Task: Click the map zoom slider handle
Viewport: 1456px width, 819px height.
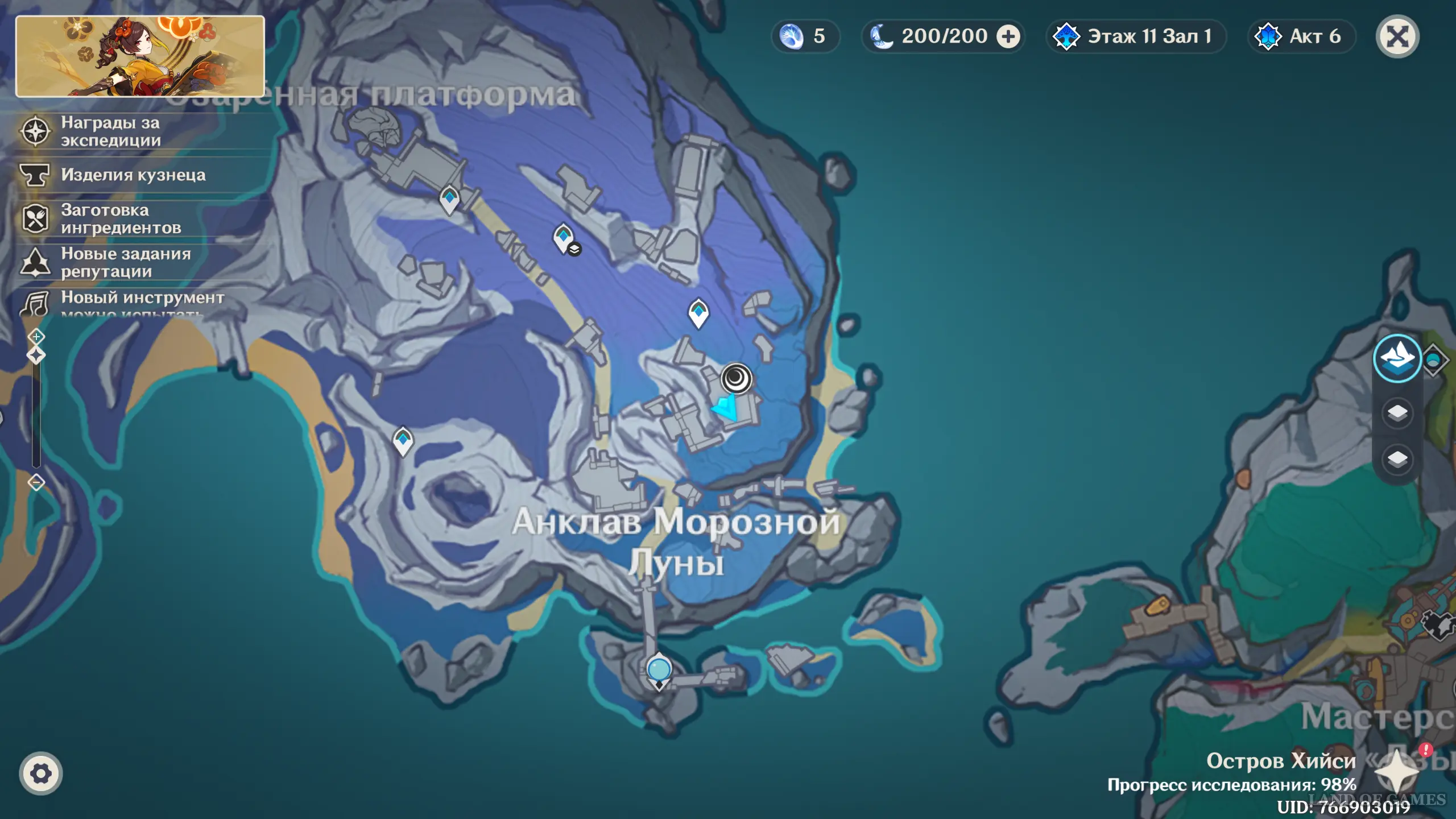Action: pos(36,356)
